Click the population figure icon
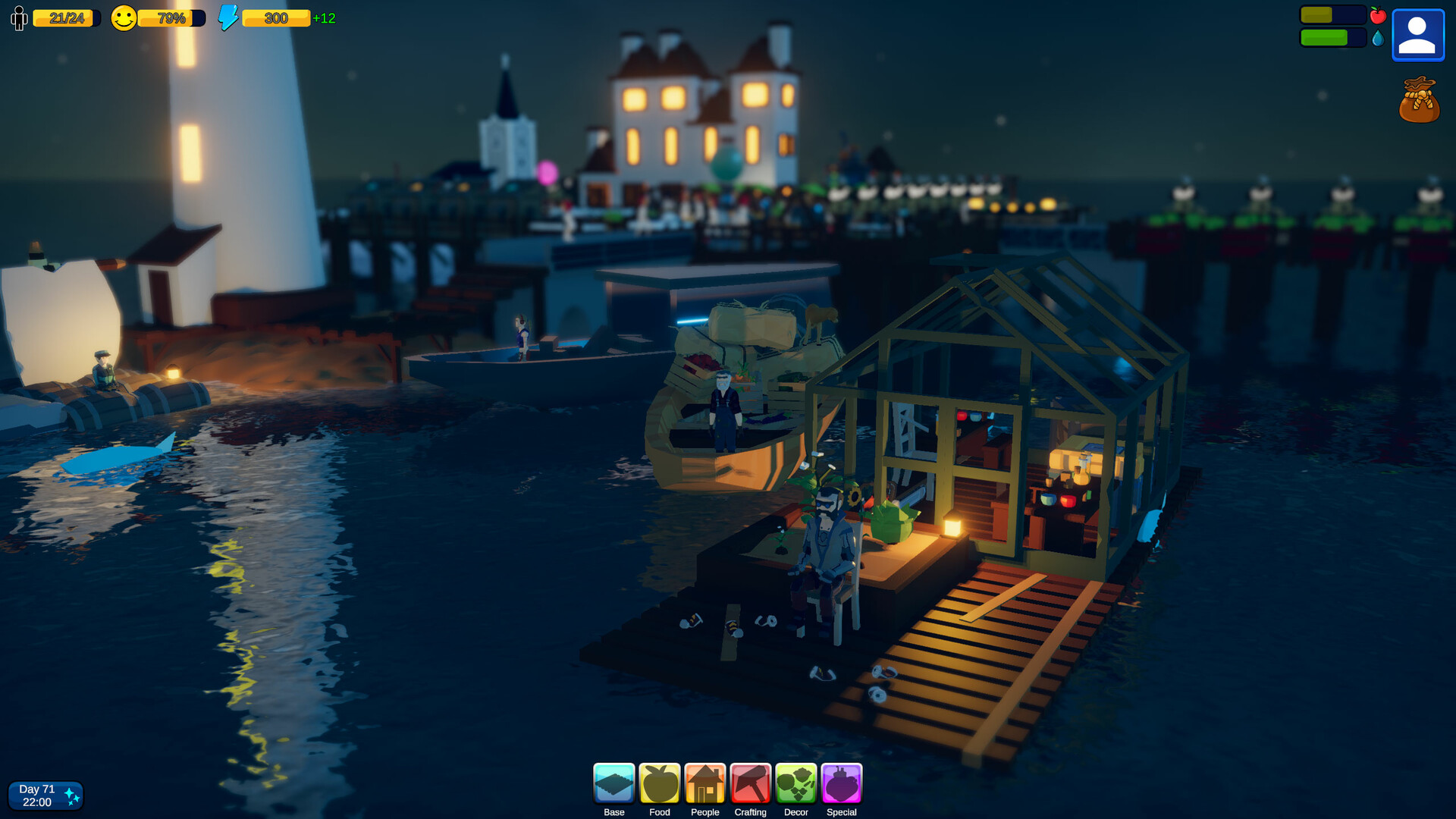The height and width of the screenshot is (819, 1456). [x=19, y=18]
